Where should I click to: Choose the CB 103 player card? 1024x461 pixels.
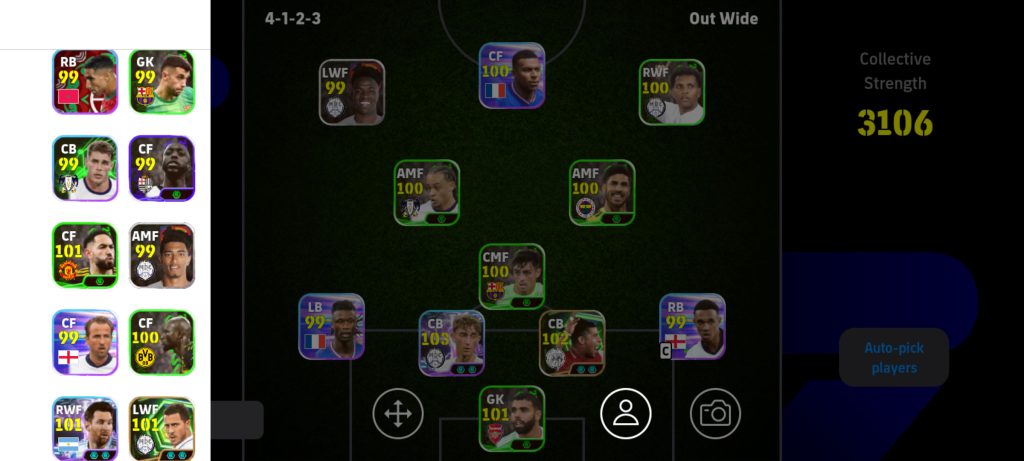451,343
